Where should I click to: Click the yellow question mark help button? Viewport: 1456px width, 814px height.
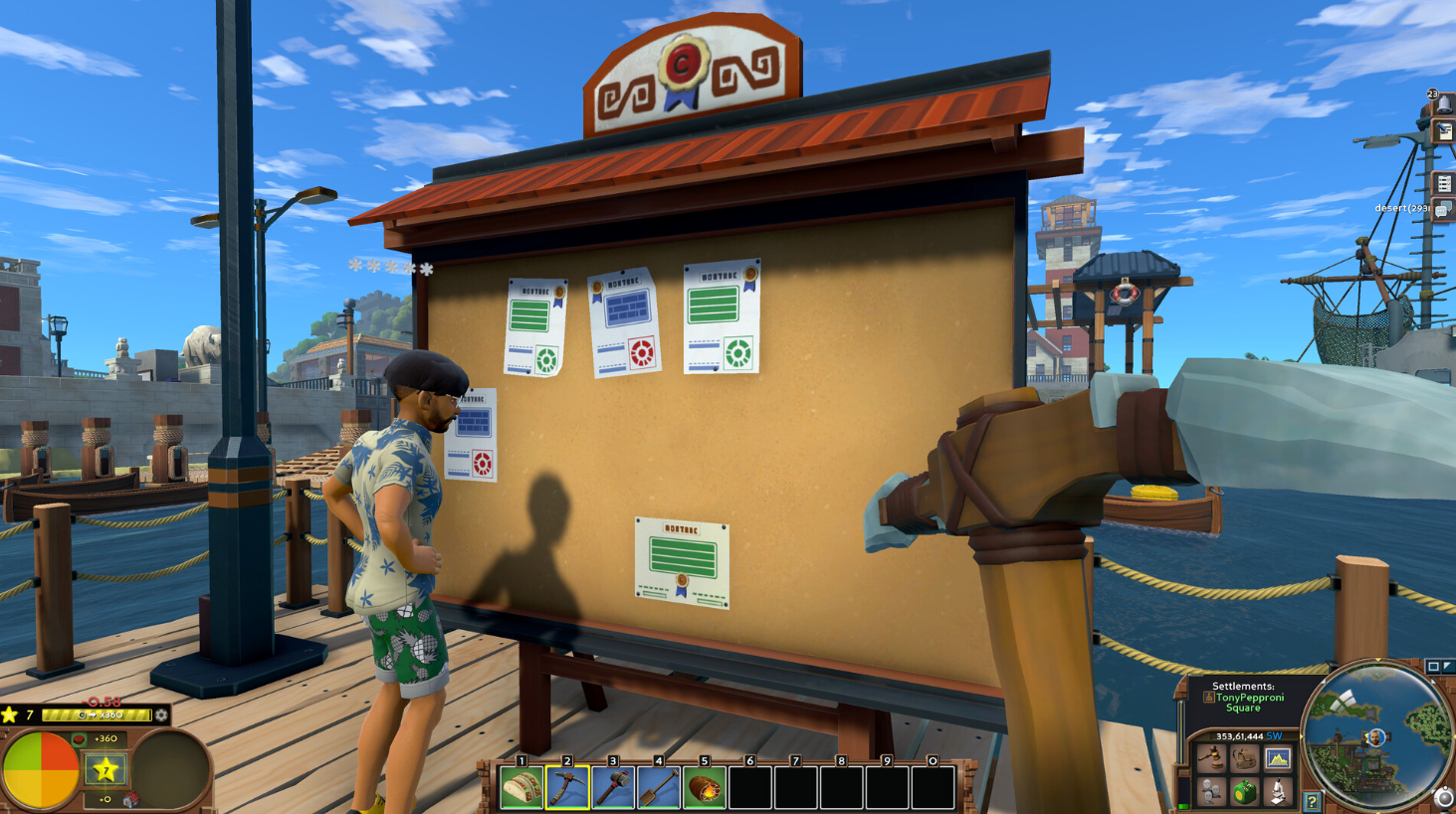pos(1313,801)
